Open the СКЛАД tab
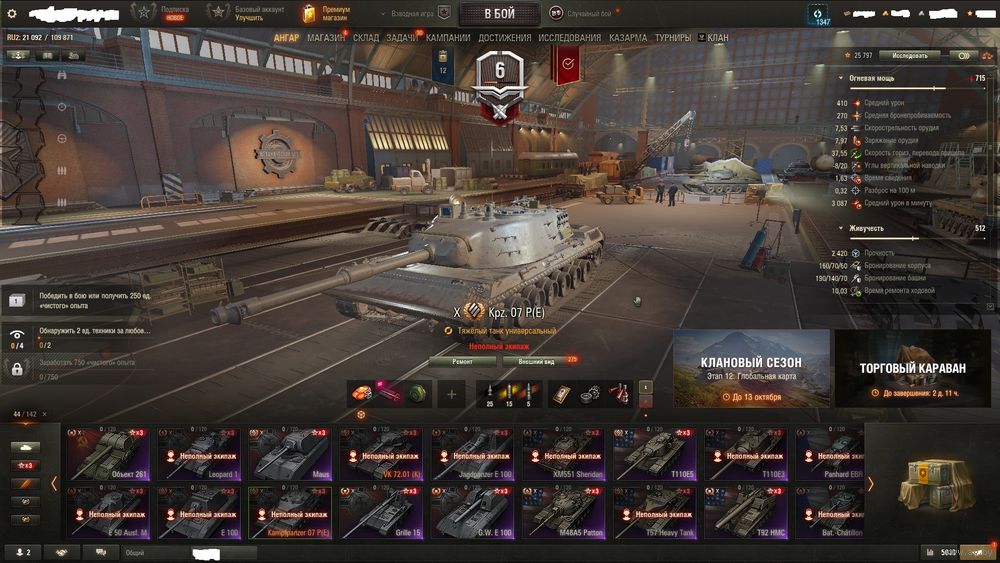The image size is (1000, 563). click(366, 38)
